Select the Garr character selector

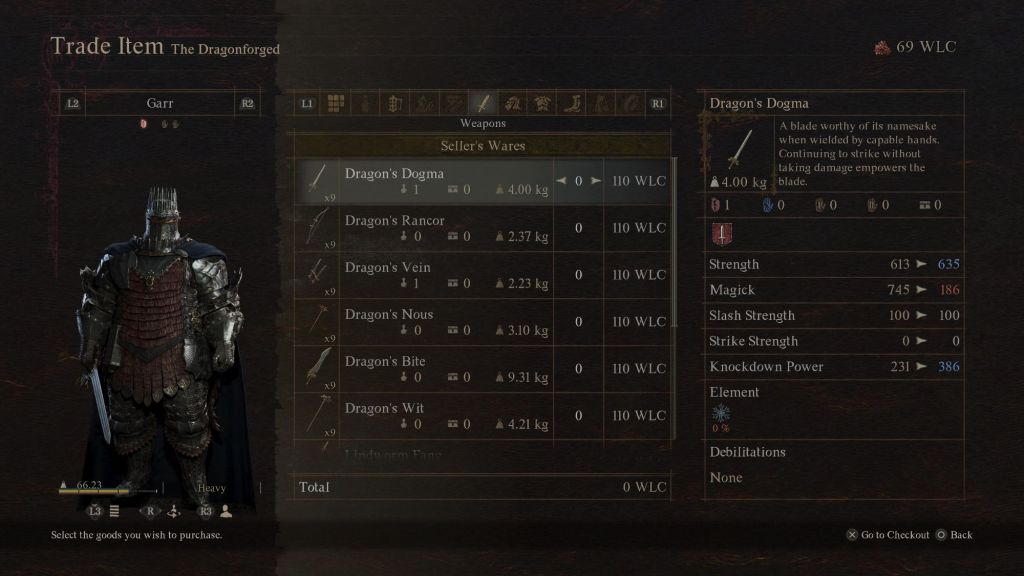pos(160,103)
